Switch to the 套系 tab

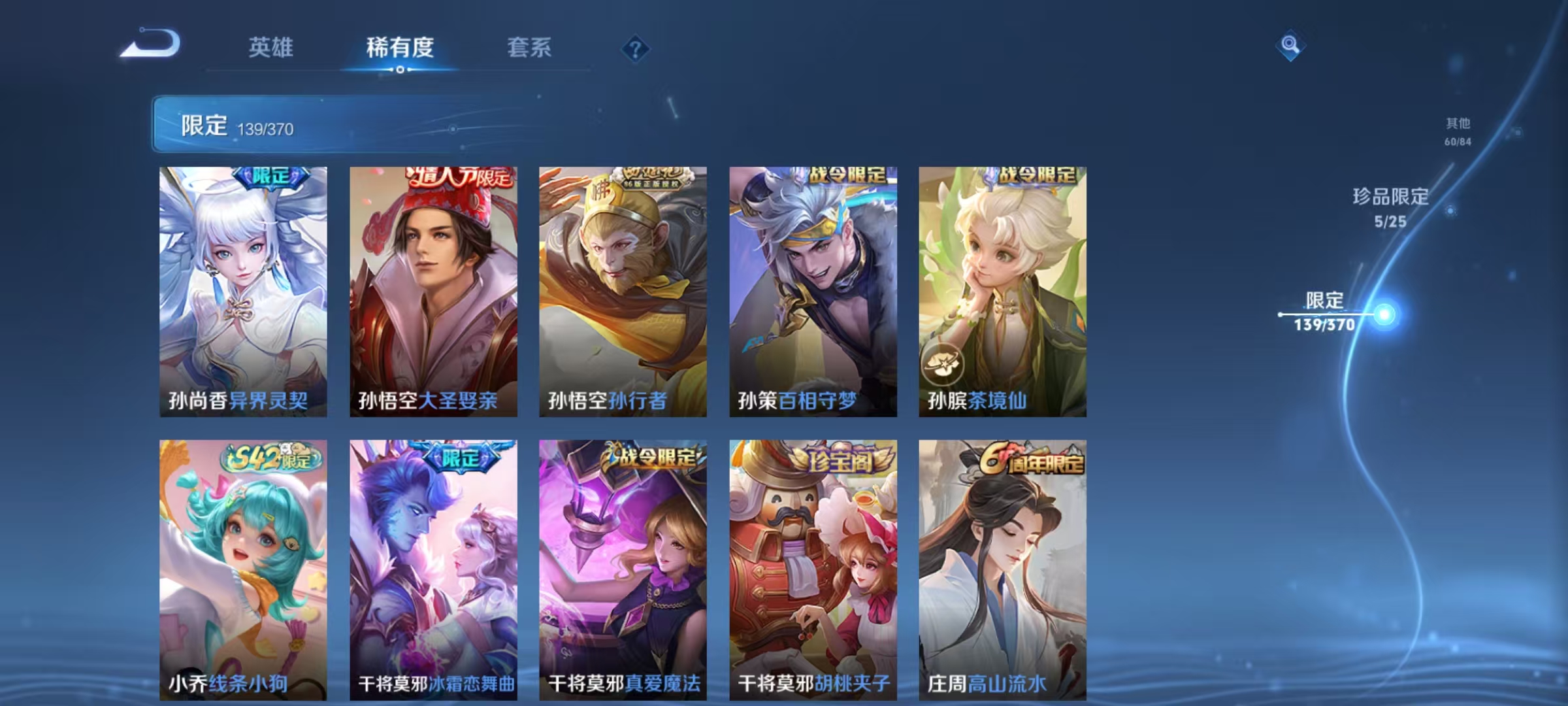531,48
